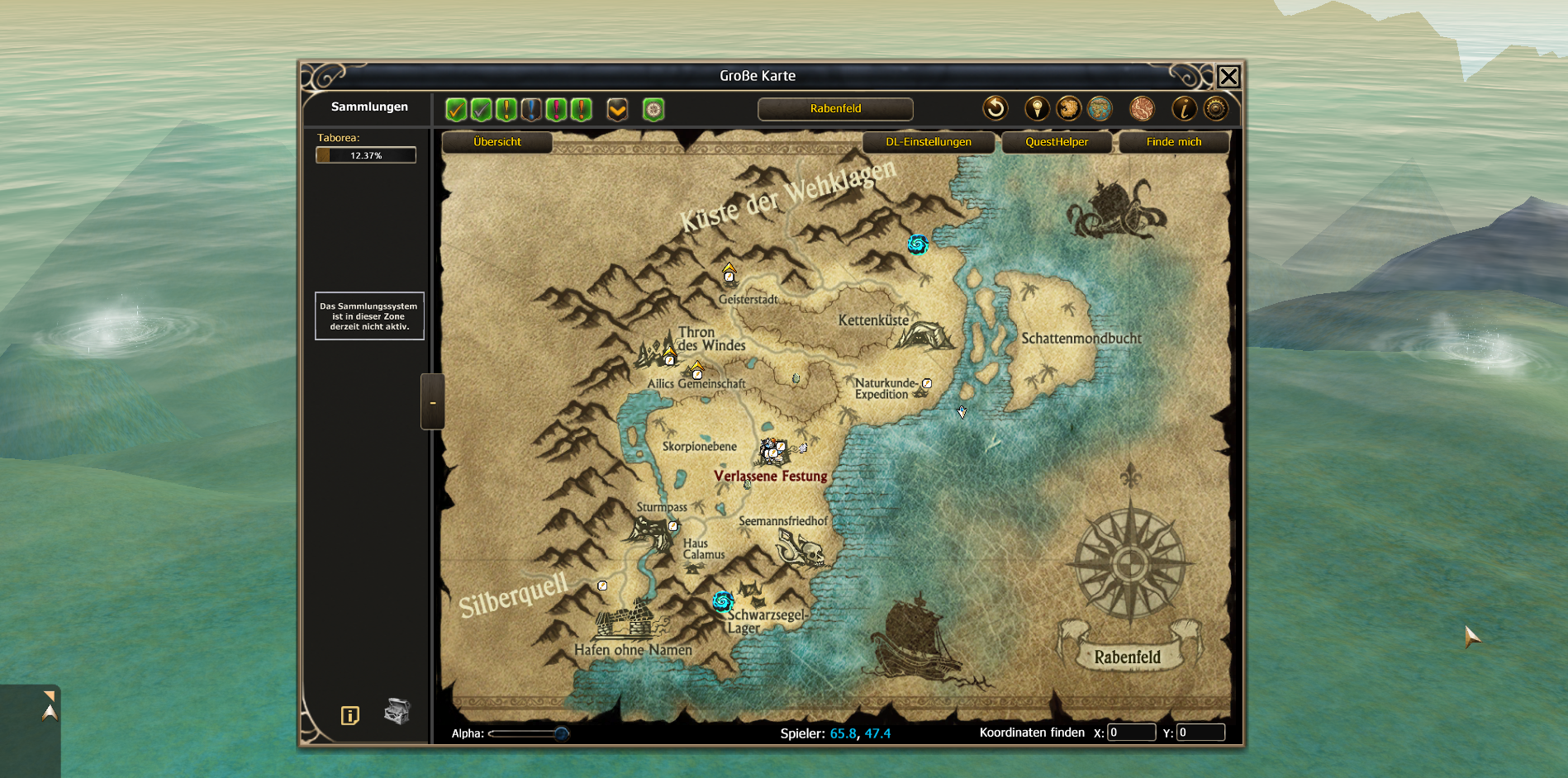Focus the Y coordinate input field
The image size is (1568, 778).
point(1200,733)
